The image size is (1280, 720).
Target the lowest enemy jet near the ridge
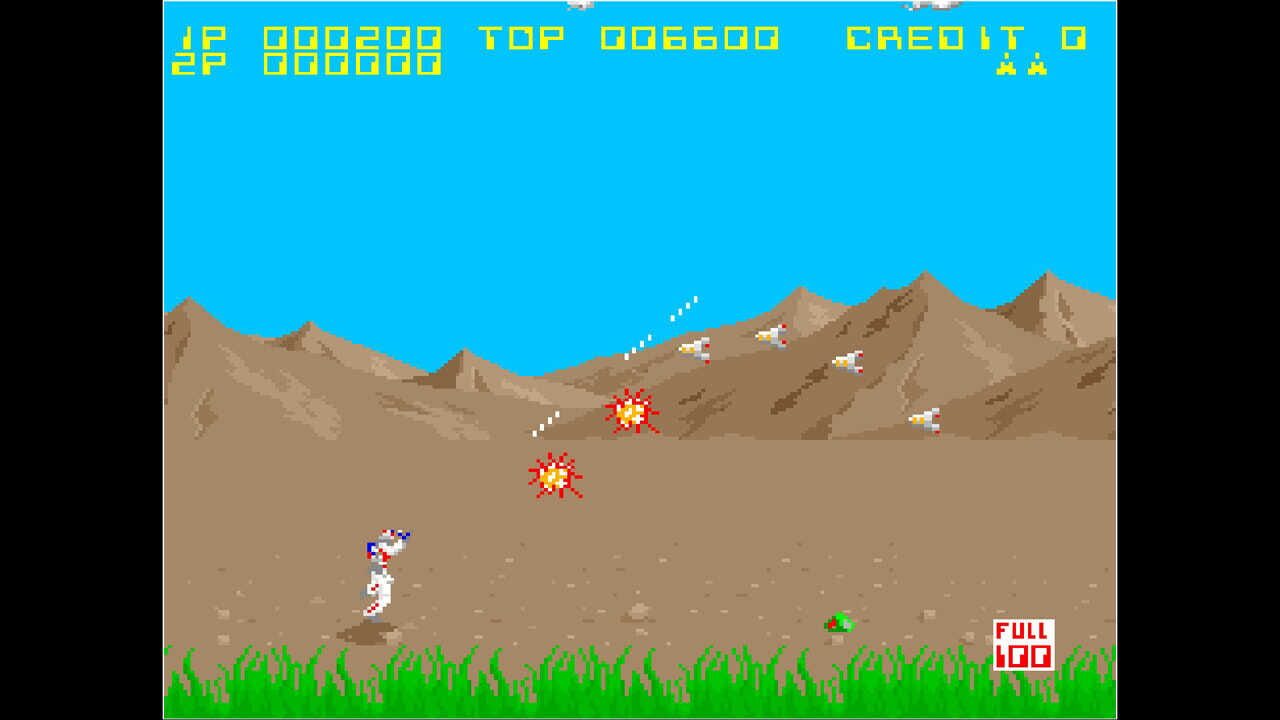tap(925, 418)
